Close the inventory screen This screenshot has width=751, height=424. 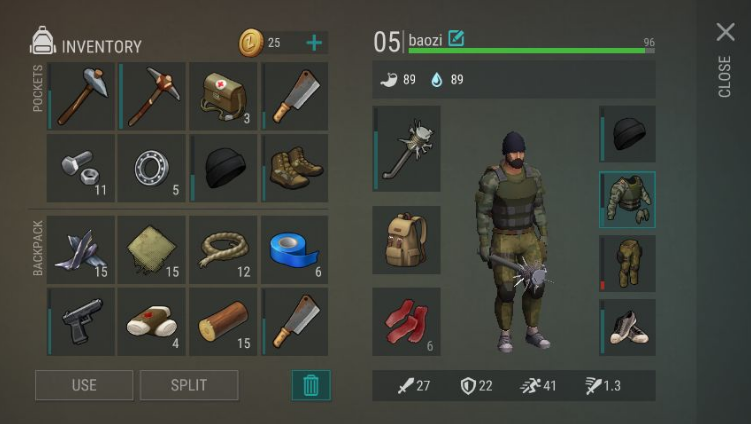pyautogui.click(x=726, y=33)
